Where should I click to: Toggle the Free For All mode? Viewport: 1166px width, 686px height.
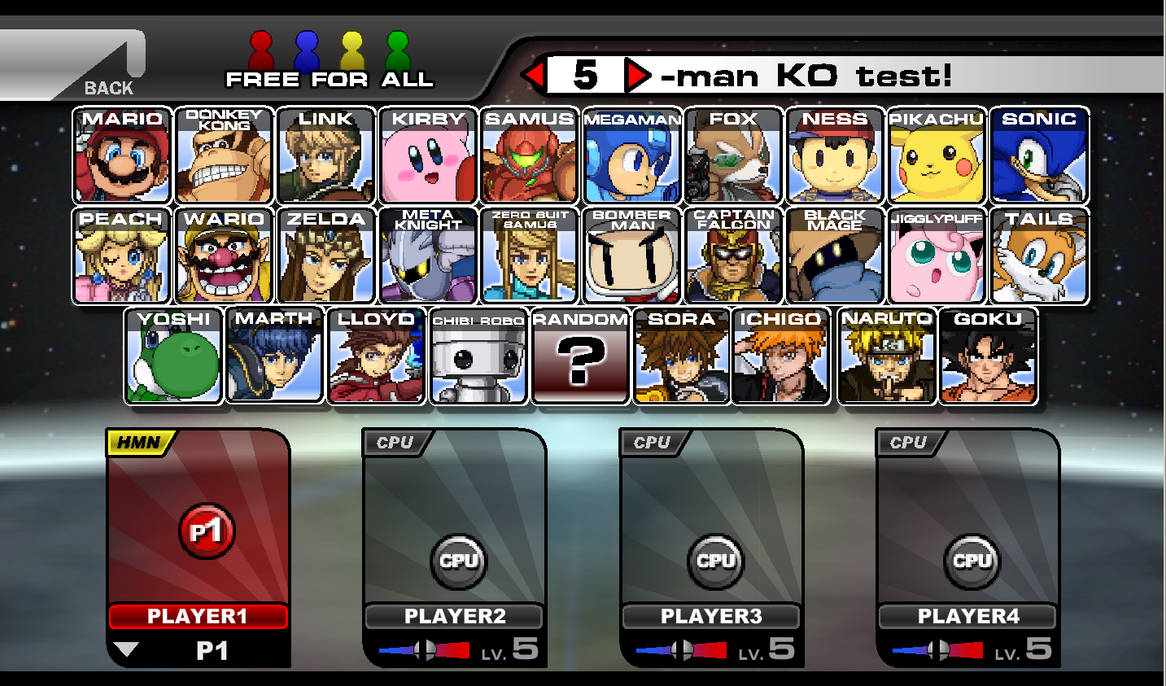click(329, 63)
